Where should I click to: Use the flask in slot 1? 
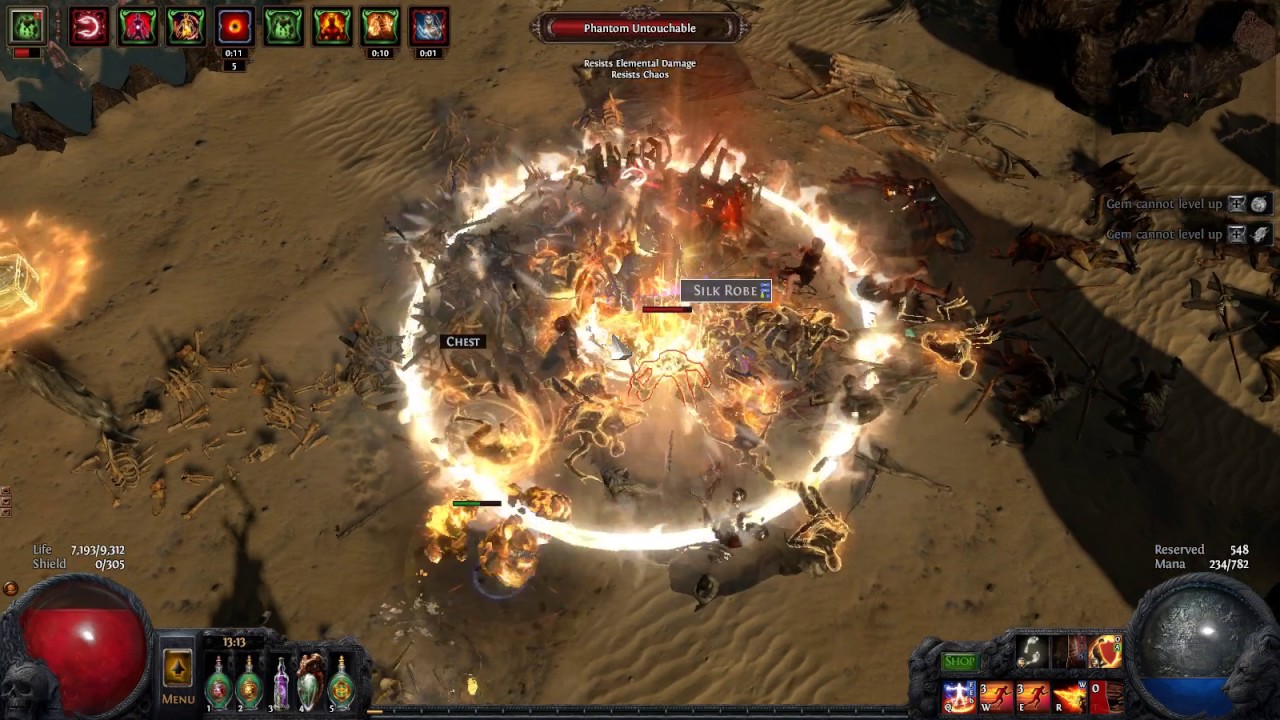pos(218,683)
